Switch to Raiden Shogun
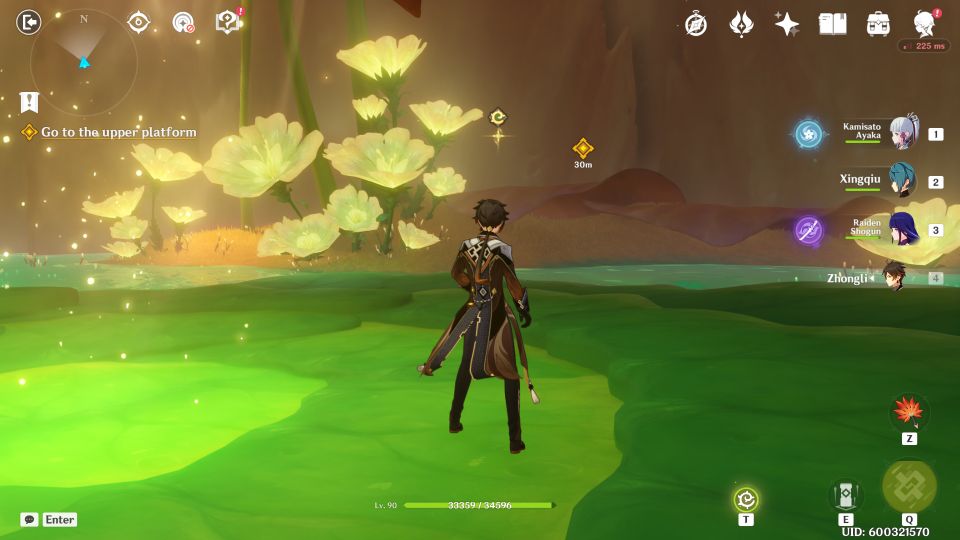This screenshot has height=540, width=960. [902, 229]
